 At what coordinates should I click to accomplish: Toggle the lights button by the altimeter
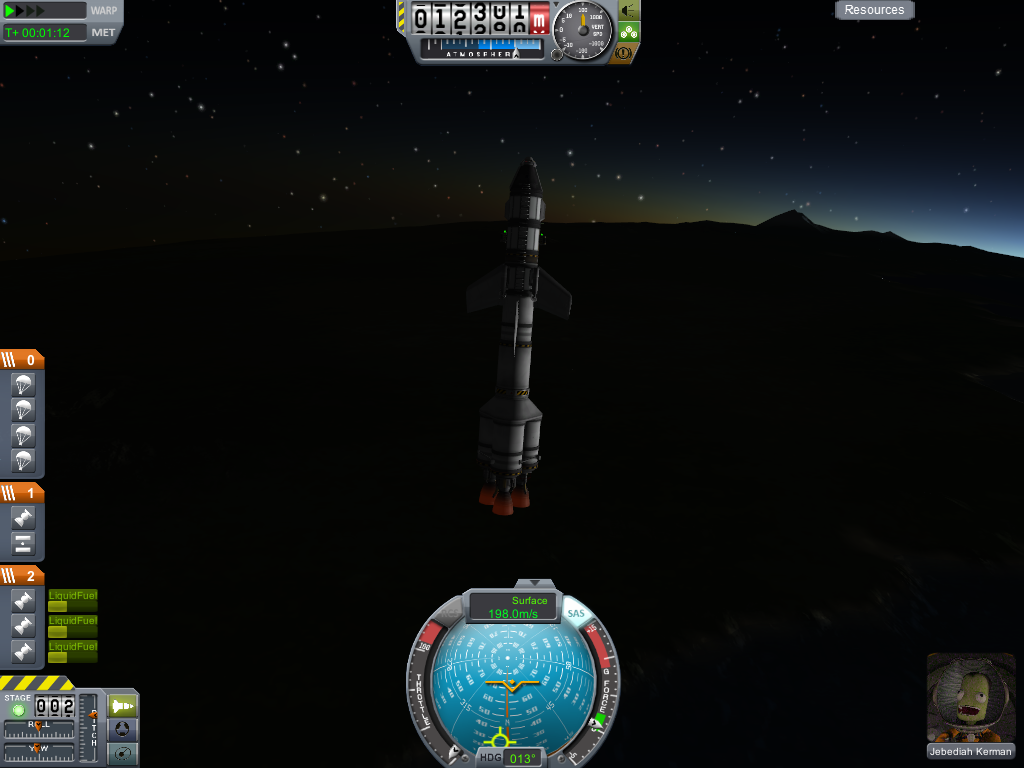click(629, 10)
